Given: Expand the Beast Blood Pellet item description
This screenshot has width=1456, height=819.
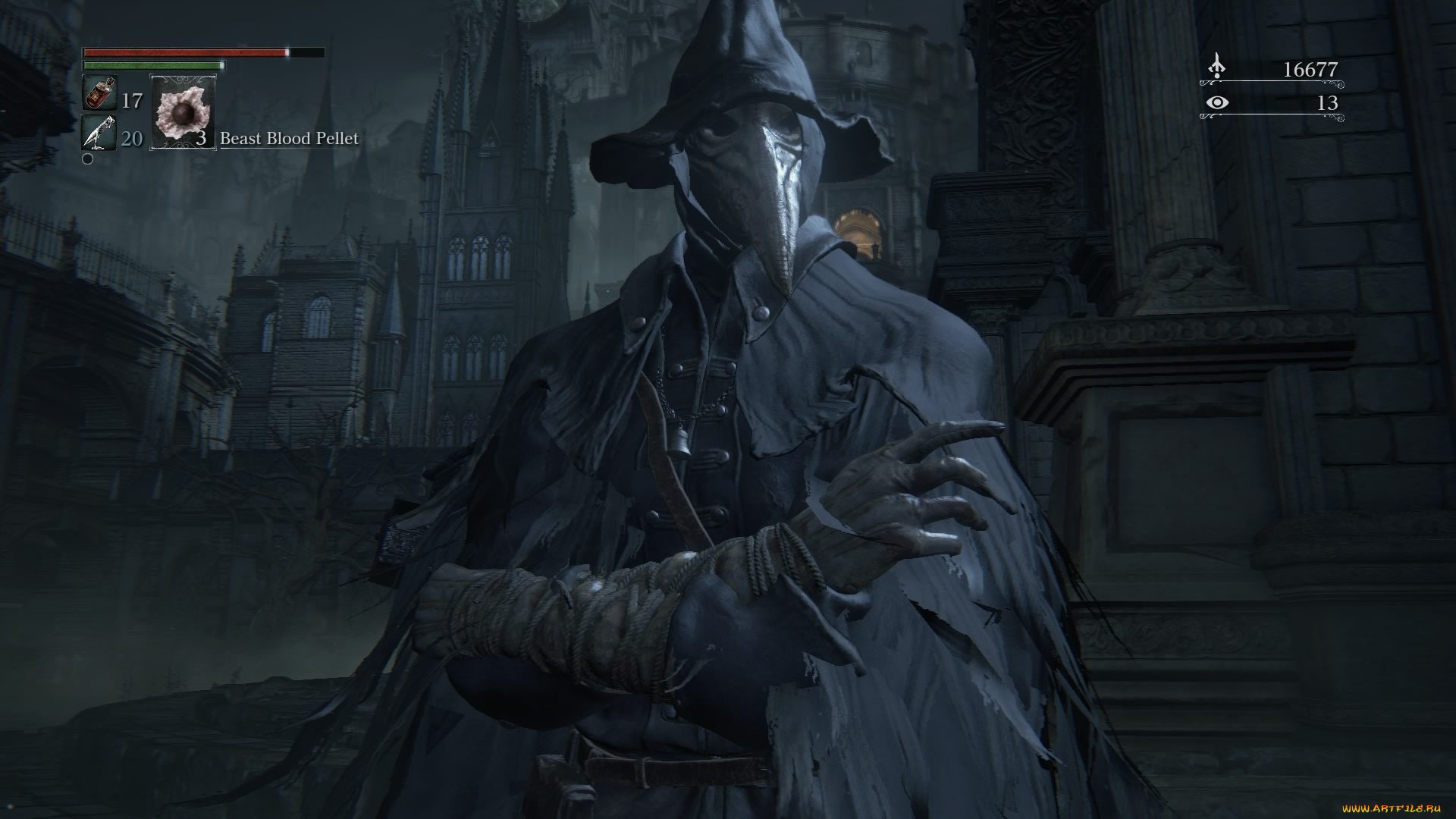Looking at the screenshot, I should [x=288, y=139].
